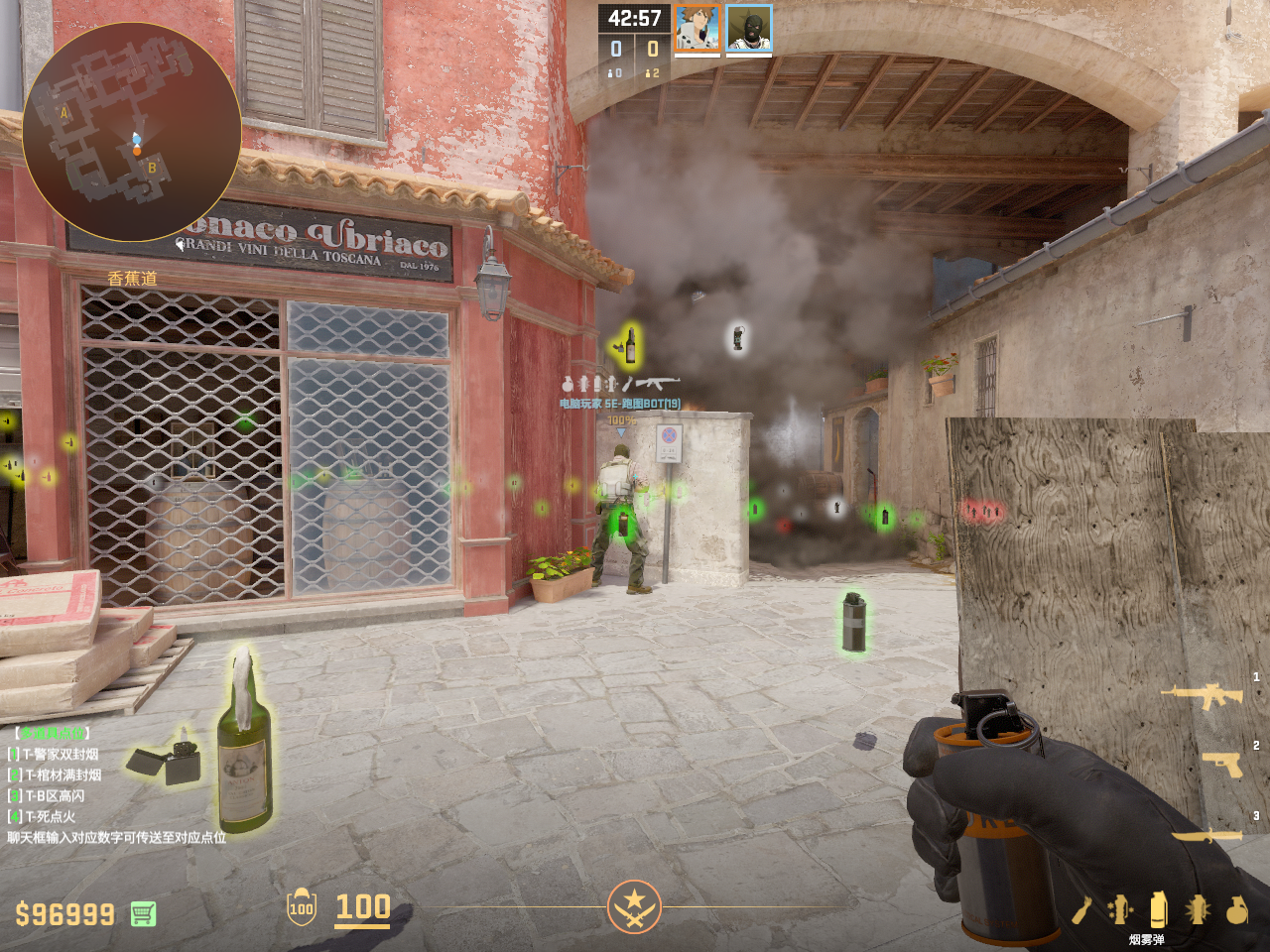
Task: Equip the knife in slot 3
Action: click(x=1206, y=835)
